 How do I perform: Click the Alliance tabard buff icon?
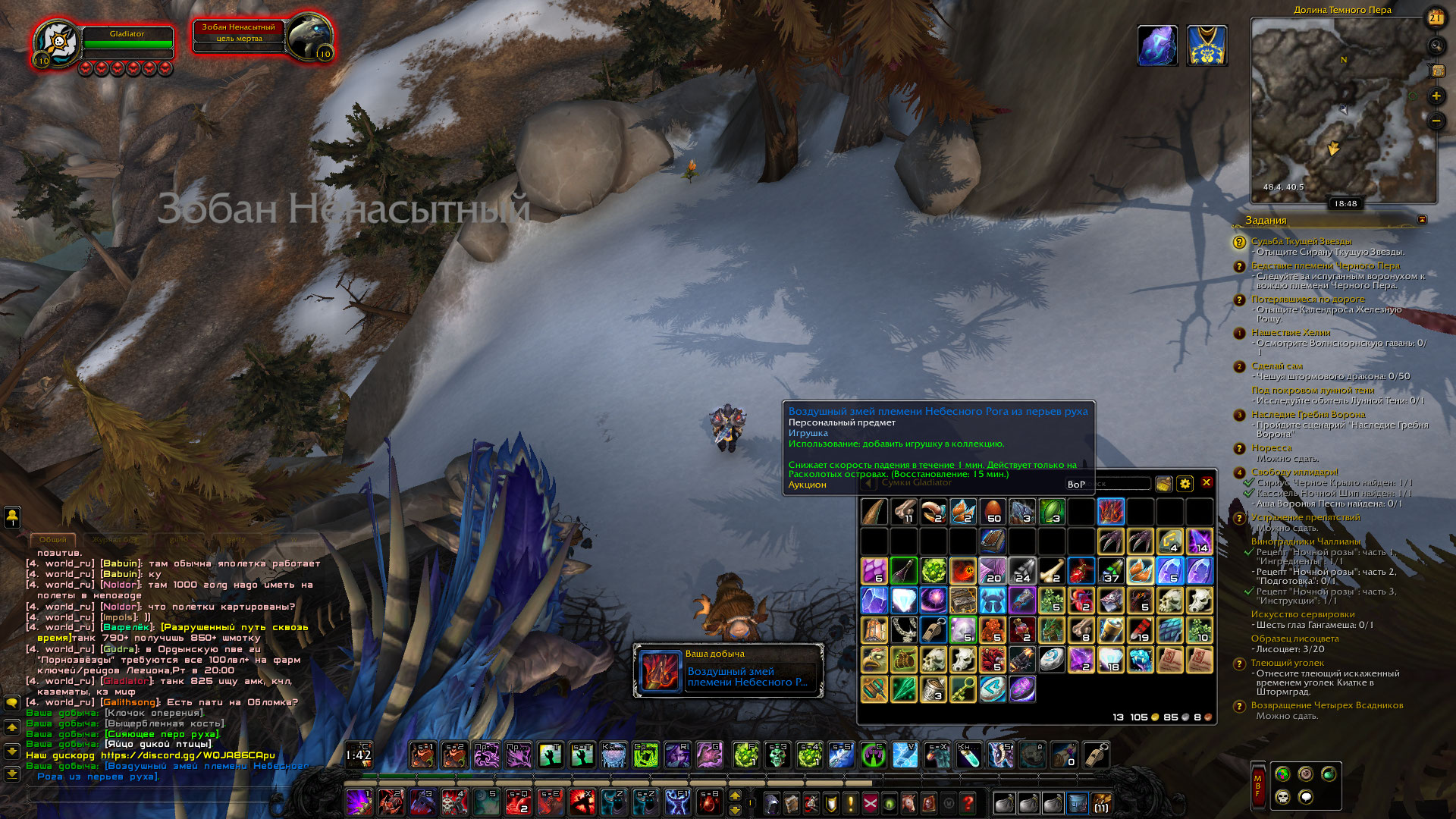pyautogui.click(x=1207, y=45)
